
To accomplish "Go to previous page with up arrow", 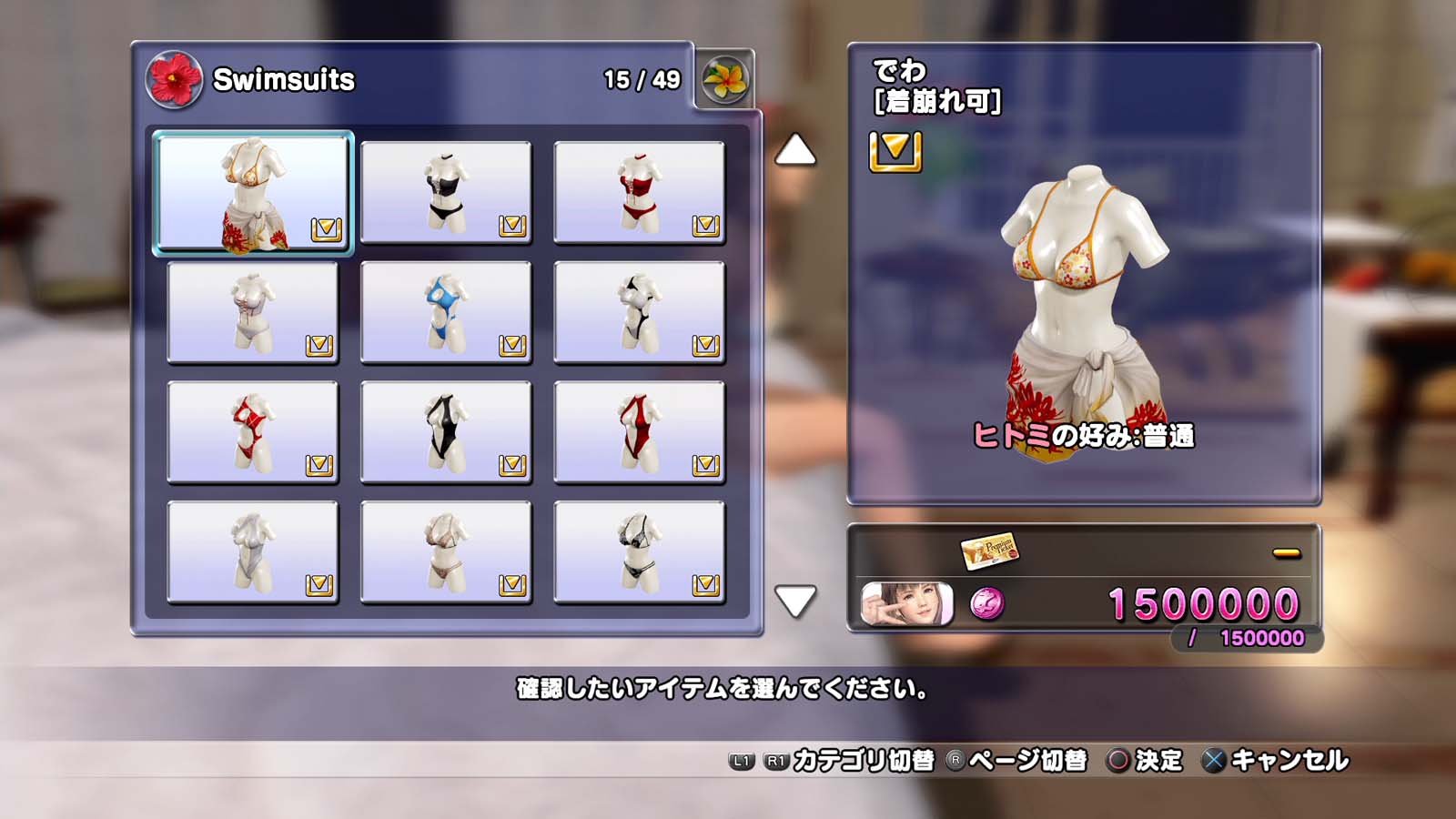I will [795, 150].
